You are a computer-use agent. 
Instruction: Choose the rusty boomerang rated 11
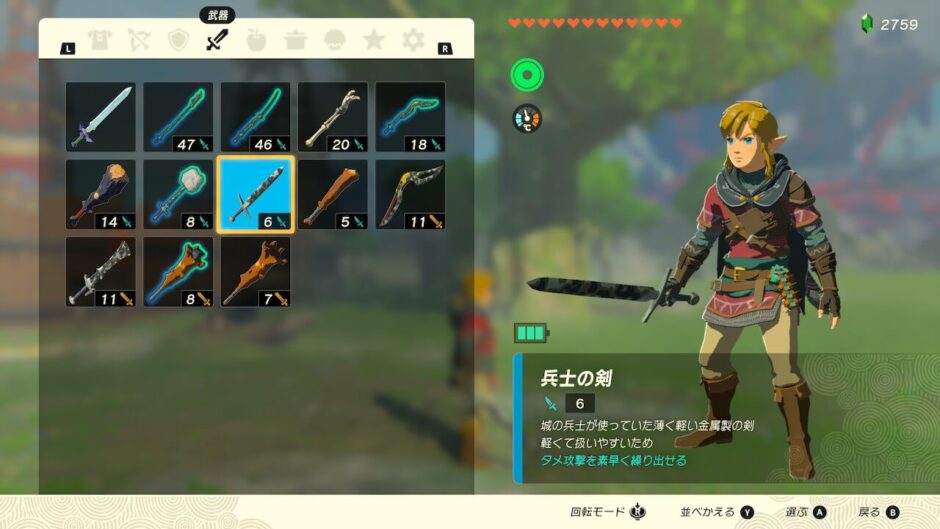click(x=410, y=194)
